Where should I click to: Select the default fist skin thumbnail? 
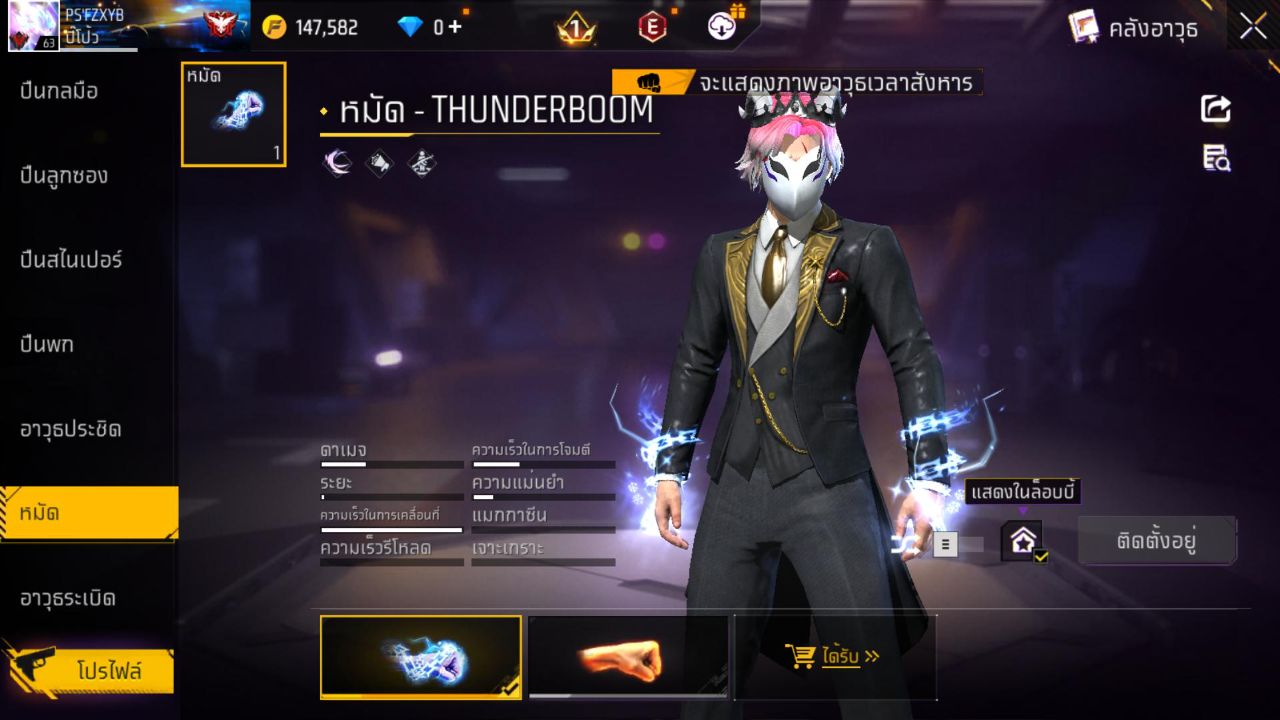click(627, 657)
